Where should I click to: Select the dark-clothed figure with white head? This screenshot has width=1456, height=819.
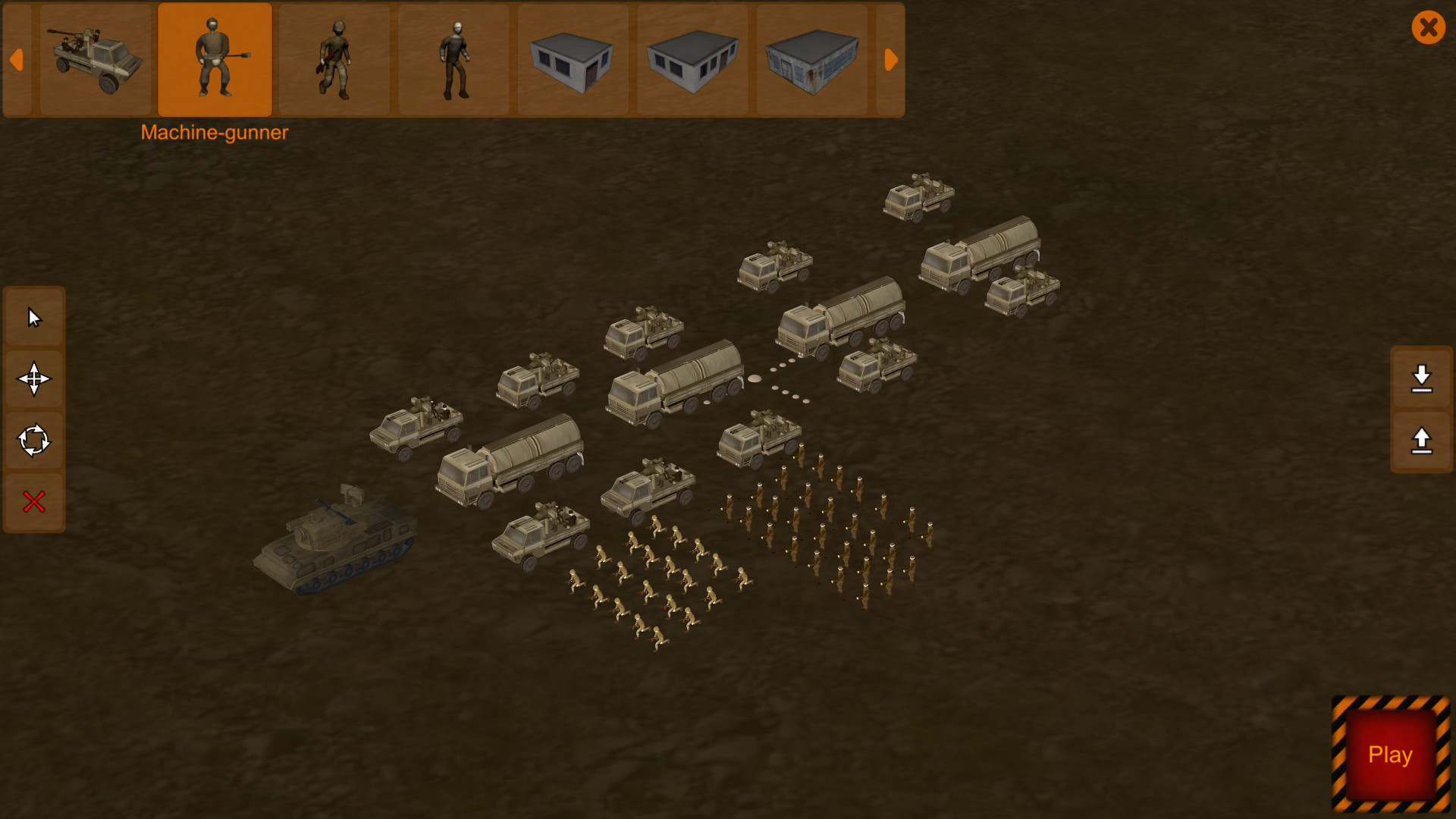pyautogui.click(x=454, y=60)
